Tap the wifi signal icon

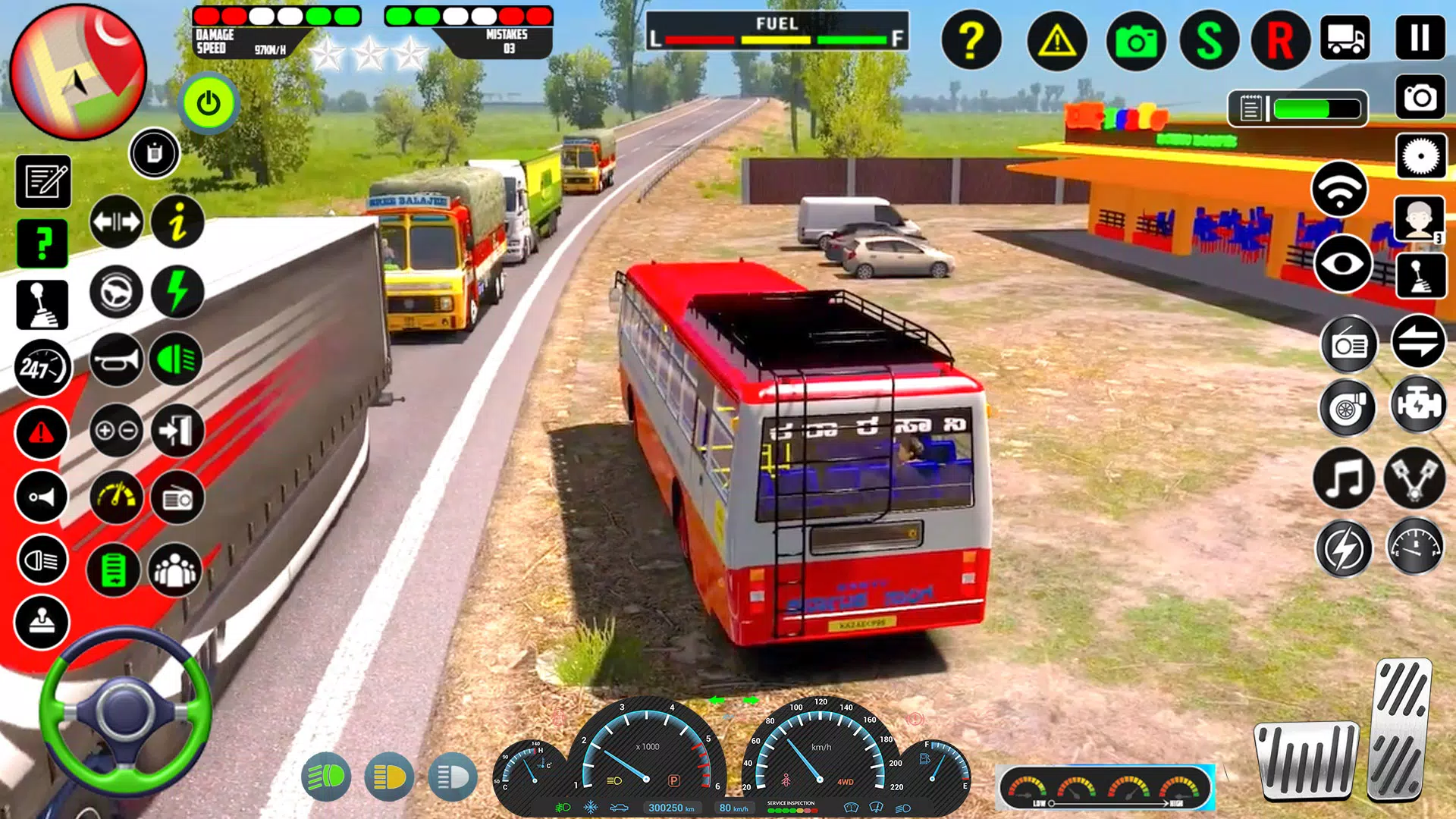1339,190
